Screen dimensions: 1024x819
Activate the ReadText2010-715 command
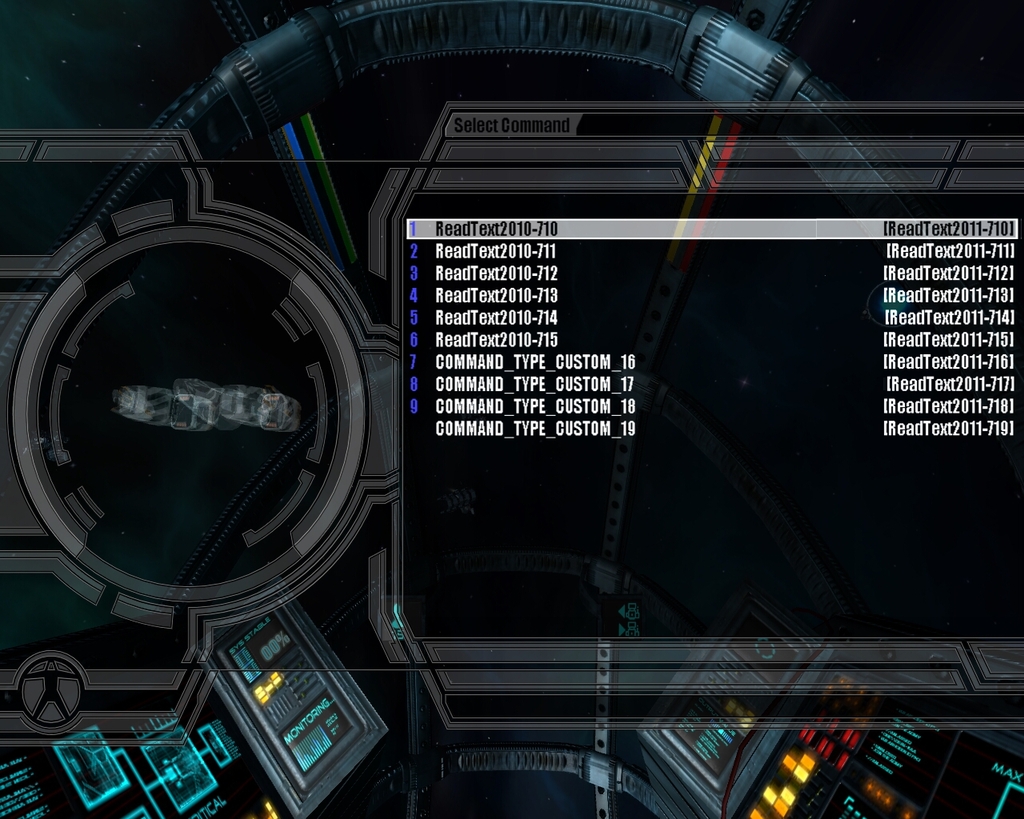(496, 340)
